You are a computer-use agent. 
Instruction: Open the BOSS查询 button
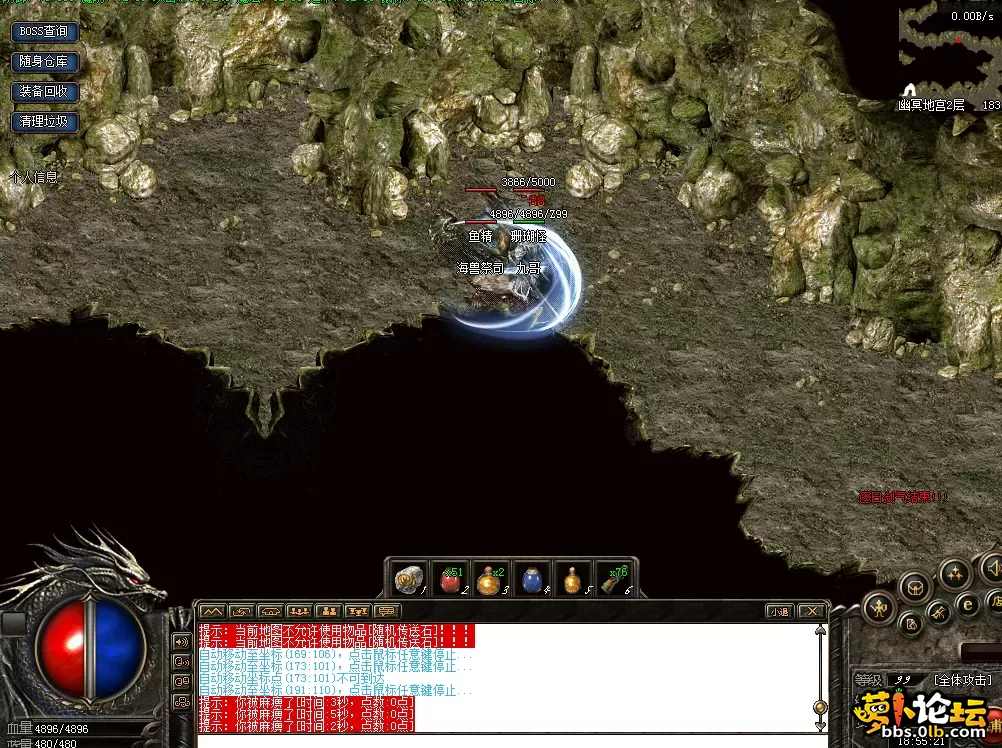44,31
